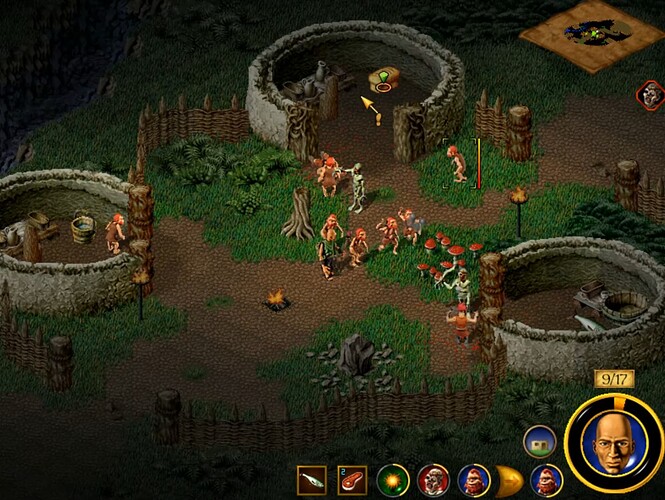Select the screaming zombie unit portrait
Viewport: 665px width, 500px height.
(432, 481)
